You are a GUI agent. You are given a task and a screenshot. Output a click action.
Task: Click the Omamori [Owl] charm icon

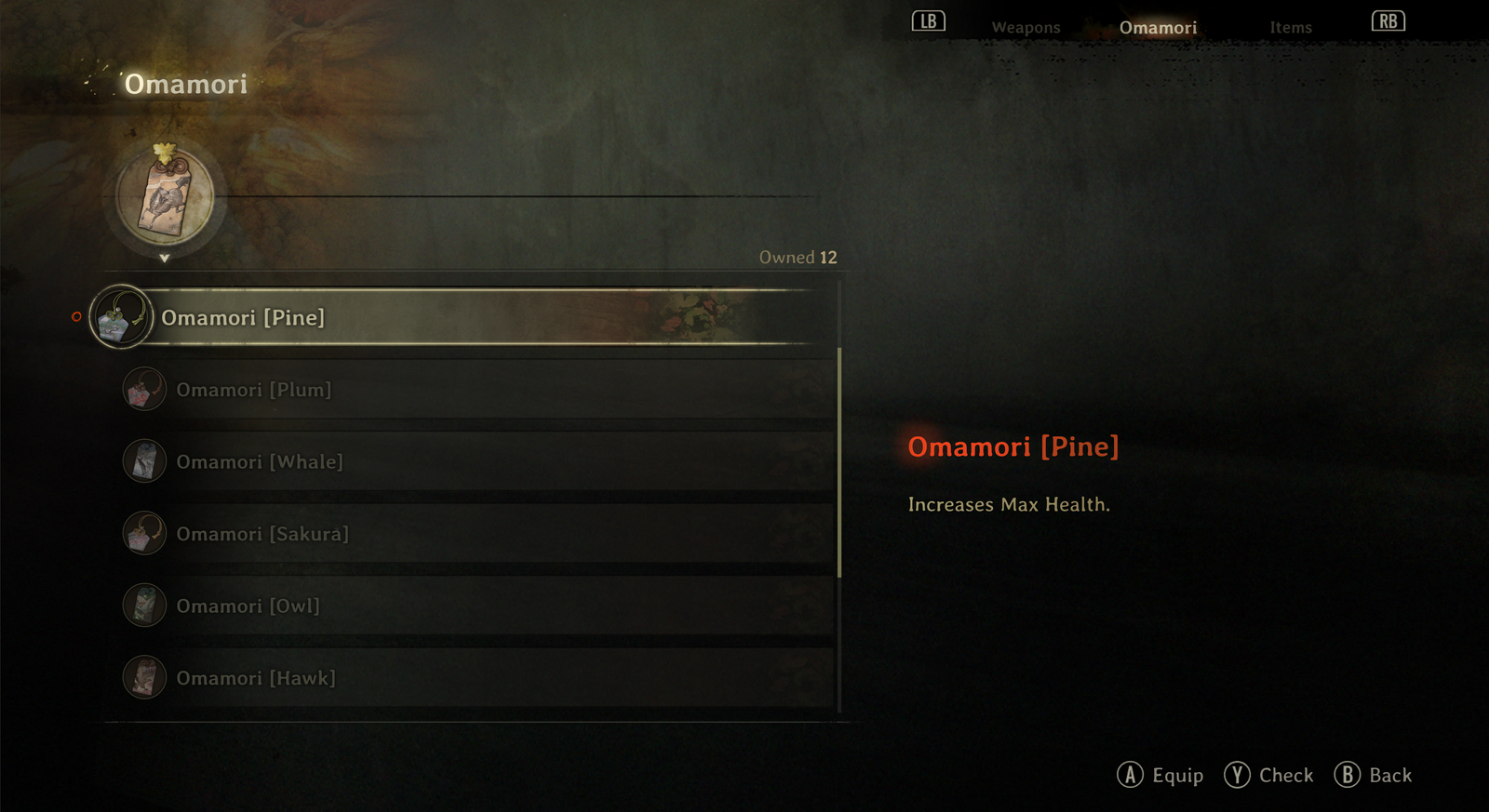[x=144, y=605]
